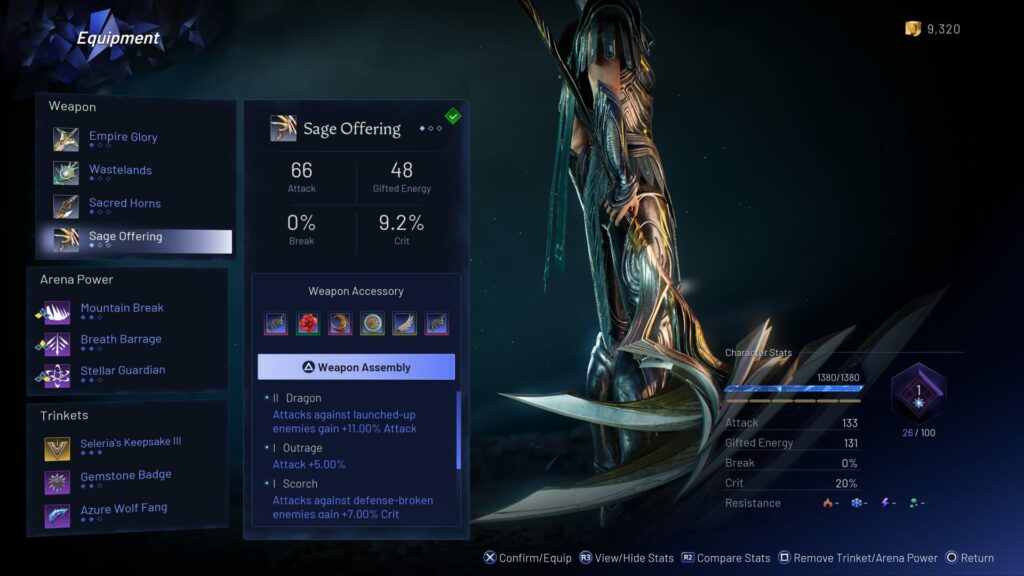Image resolution: width=1024 pixels, height=576 pixels.
Task: Choose the Breath Barrage arena power
Action: click(x=120, y=341)
